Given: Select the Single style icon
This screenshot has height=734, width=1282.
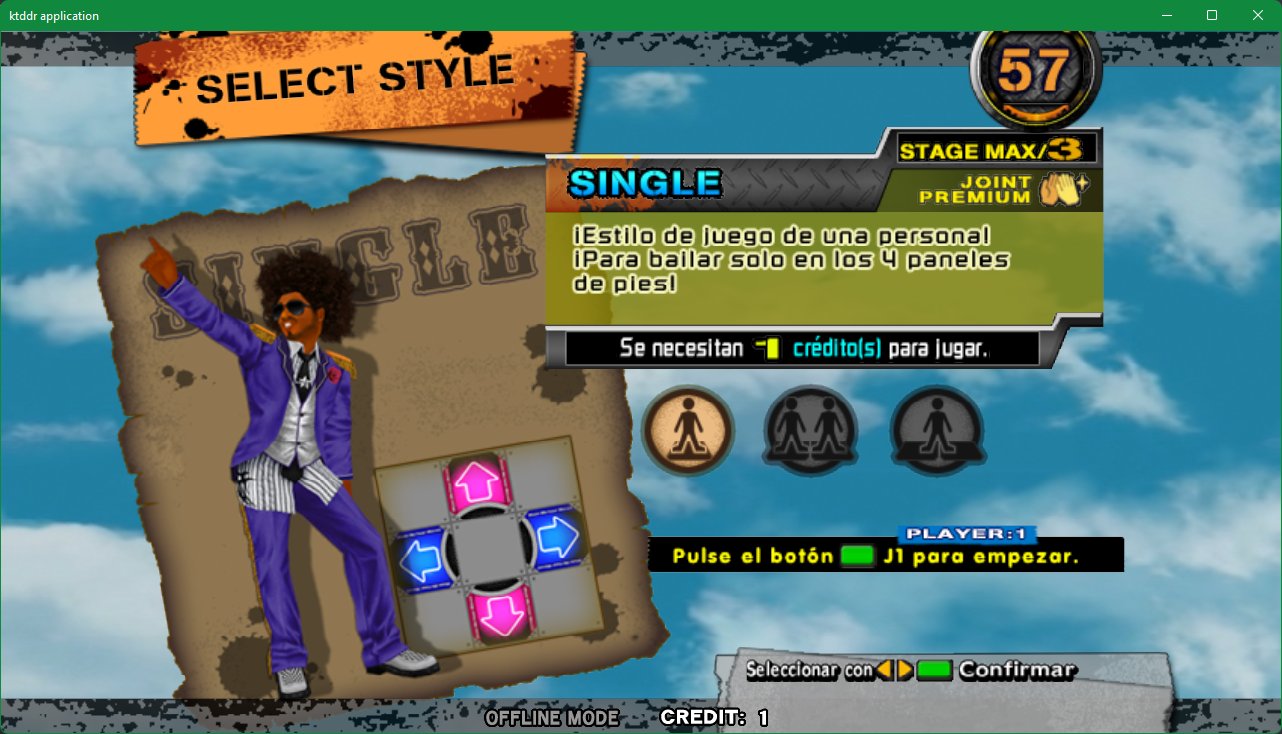Looking at the screenshot, I should point(688,431).
